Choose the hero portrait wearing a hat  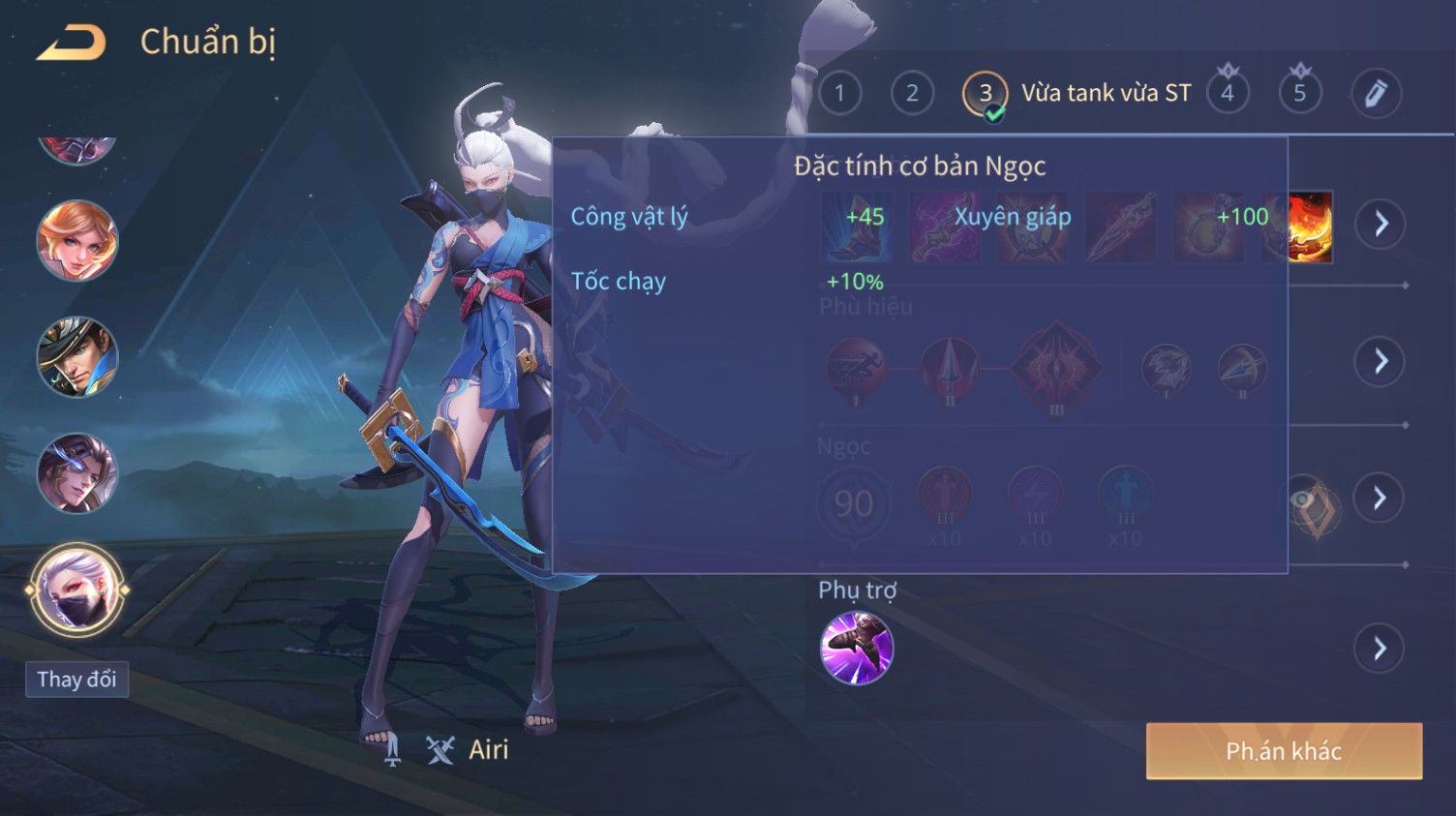click(x=77, y=356)
